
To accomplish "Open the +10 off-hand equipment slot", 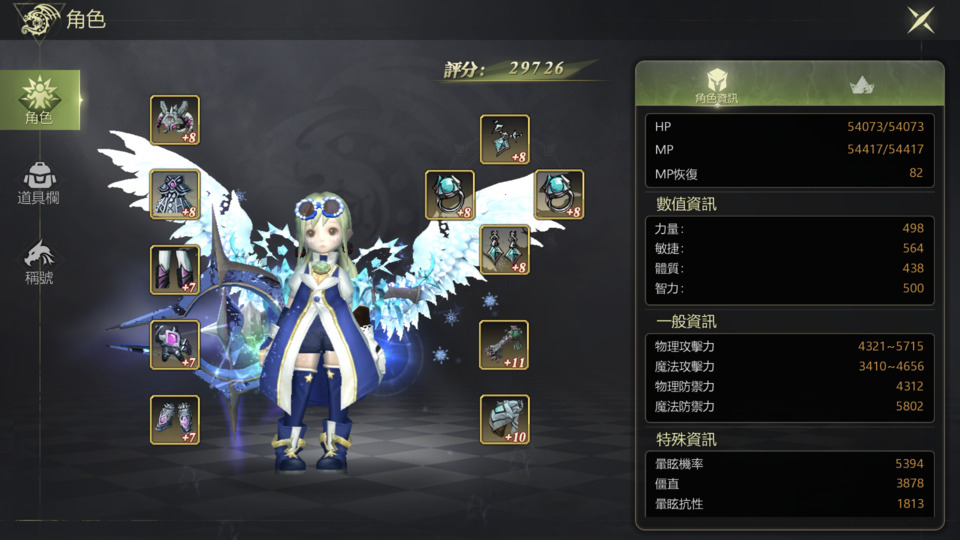I will point(505,420).
